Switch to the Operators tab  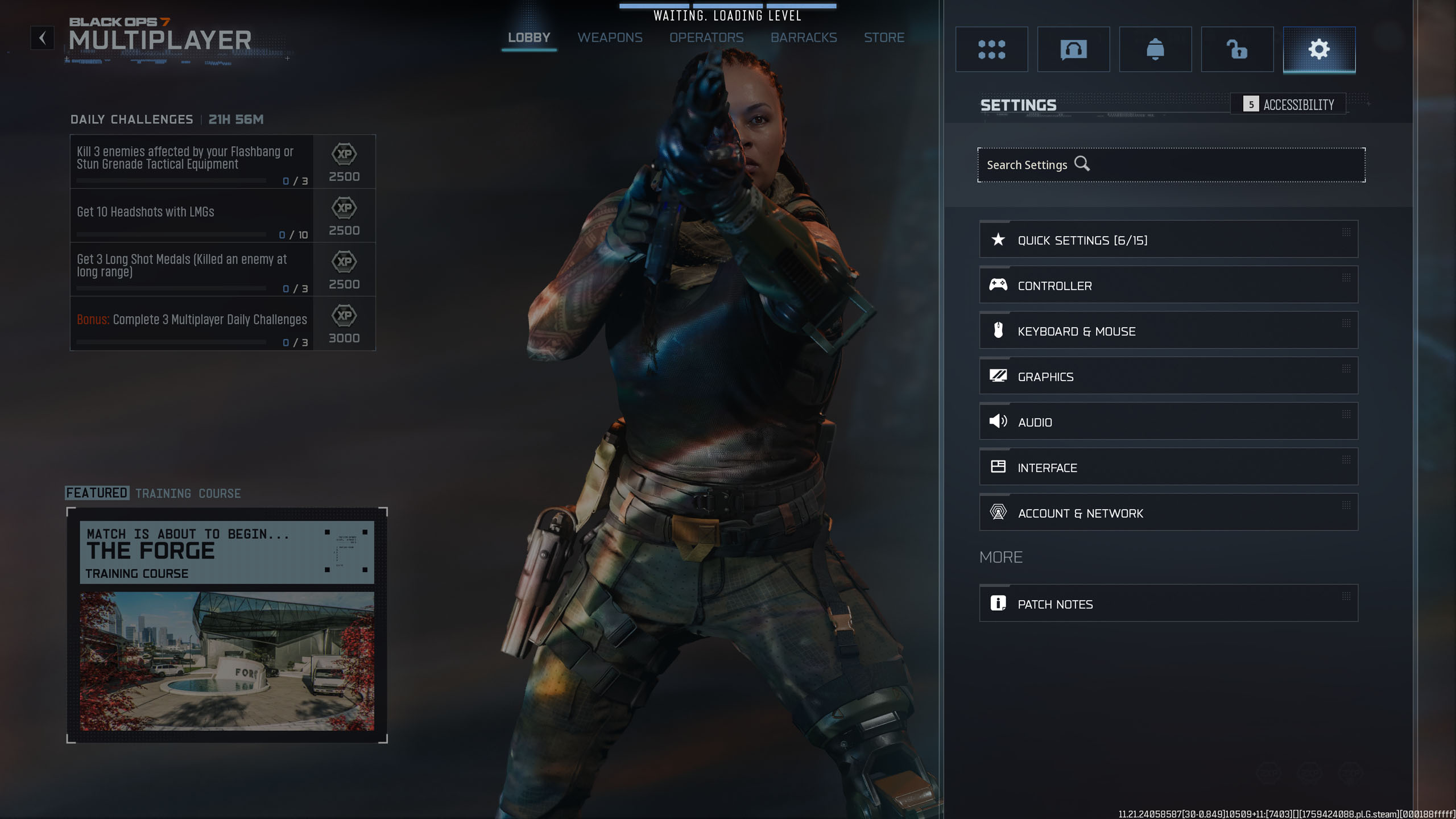pyautogui.click(x=706, y=38)
